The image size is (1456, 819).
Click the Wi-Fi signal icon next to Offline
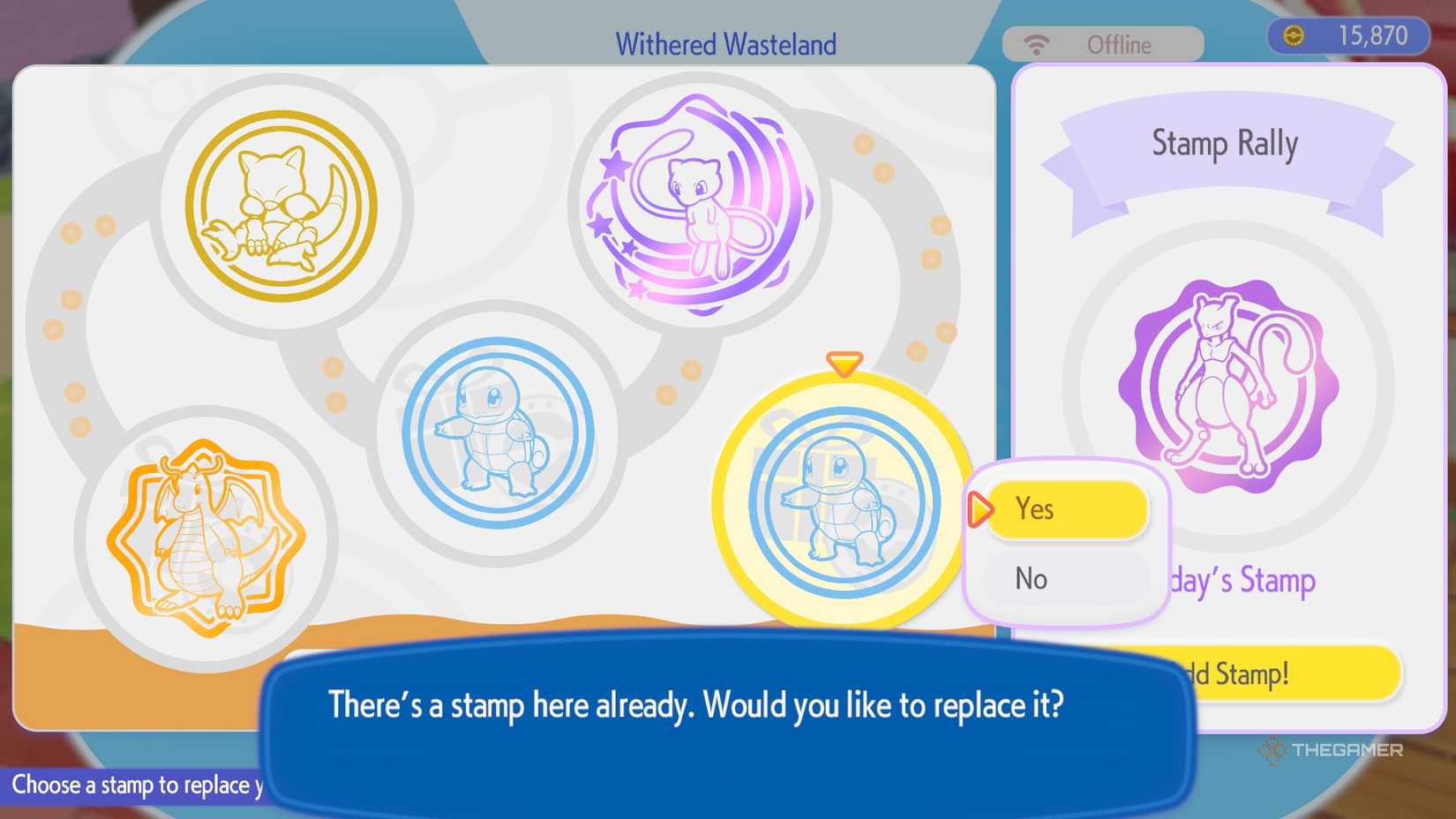tap(1035, 42)
